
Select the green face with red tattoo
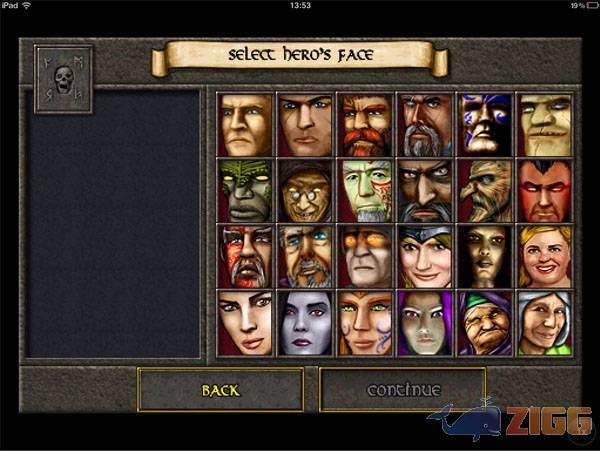point(365,191)
